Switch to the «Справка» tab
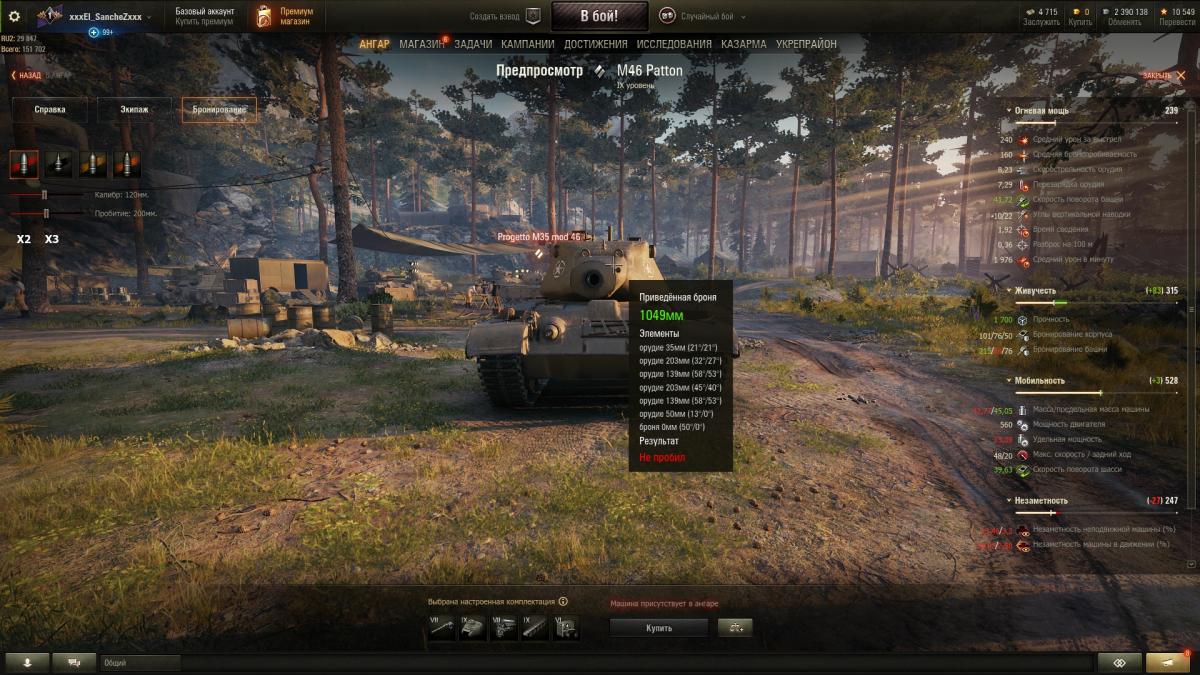Screen dimensions: 1200x675 click(50, 110)
